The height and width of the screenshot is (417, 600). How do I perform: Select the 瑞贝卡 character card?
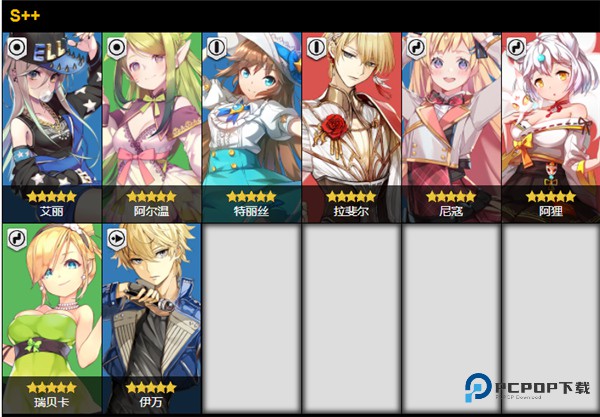pyautogui.click(x=52, y=316)
